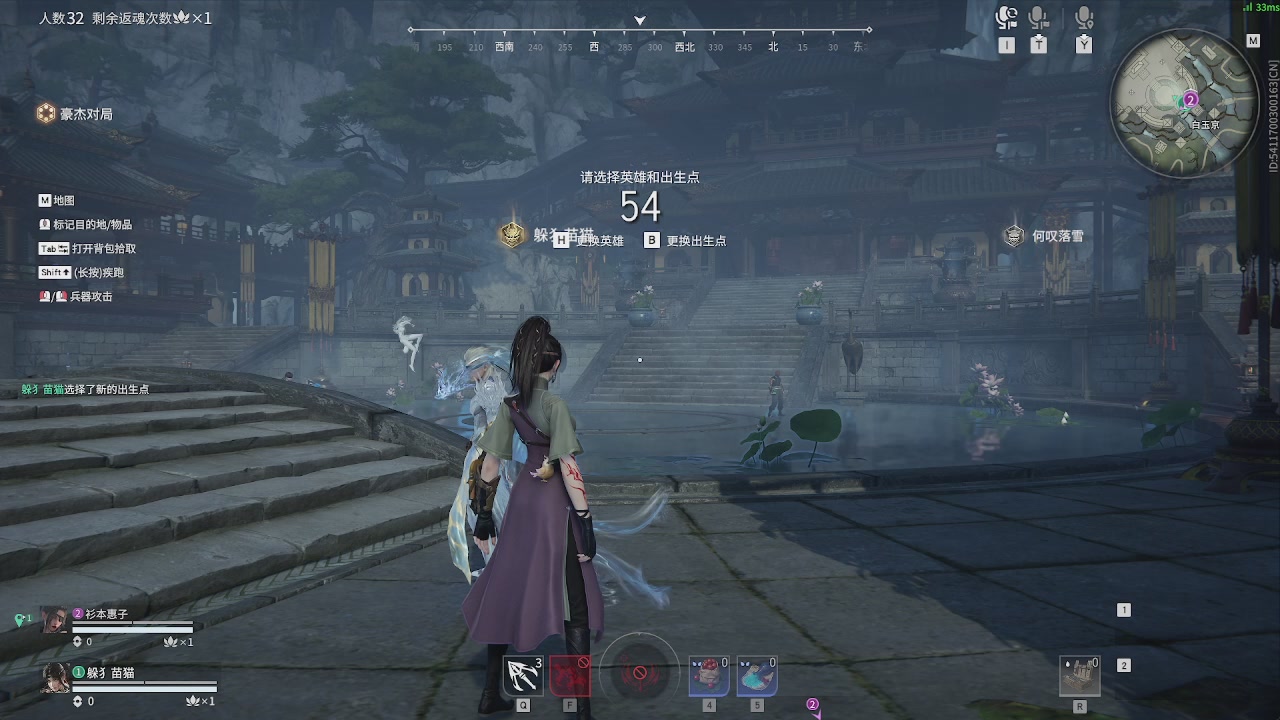1280x720 pixels.
Task: Toggle the nearby voice microphone
Action: (1084, 19)
